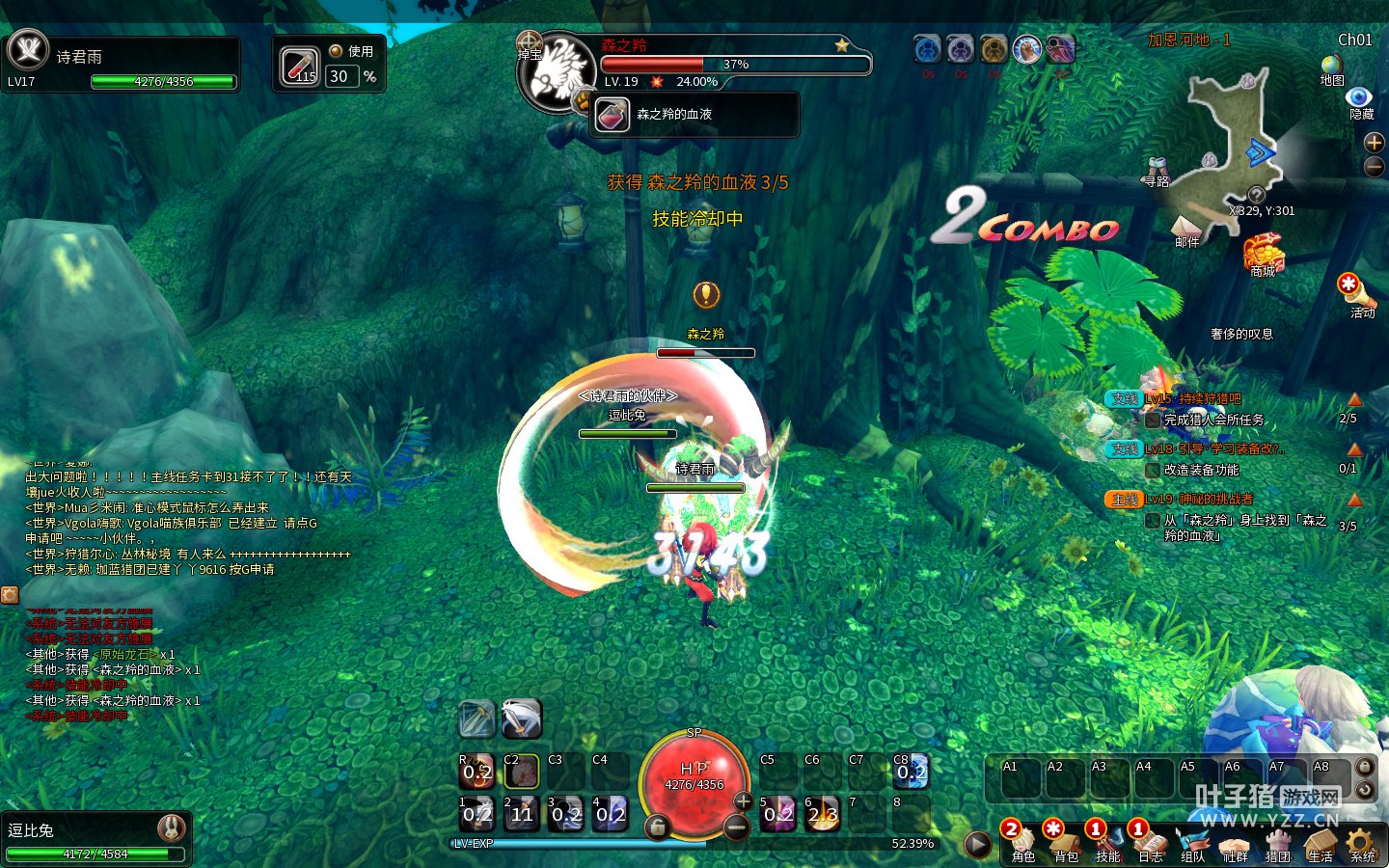Image resolution: width=1389 pixels, height=868 pixels.
Task: Open the 活动 events horn icon
Action: coord(1356,291)
